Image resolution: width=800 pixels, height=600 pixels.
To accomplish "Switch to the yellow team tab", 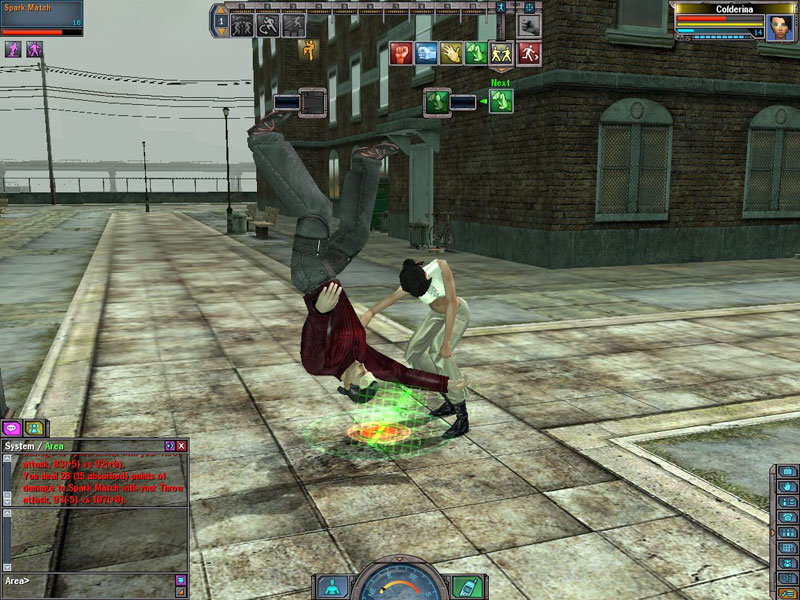I will pos(34,428).
